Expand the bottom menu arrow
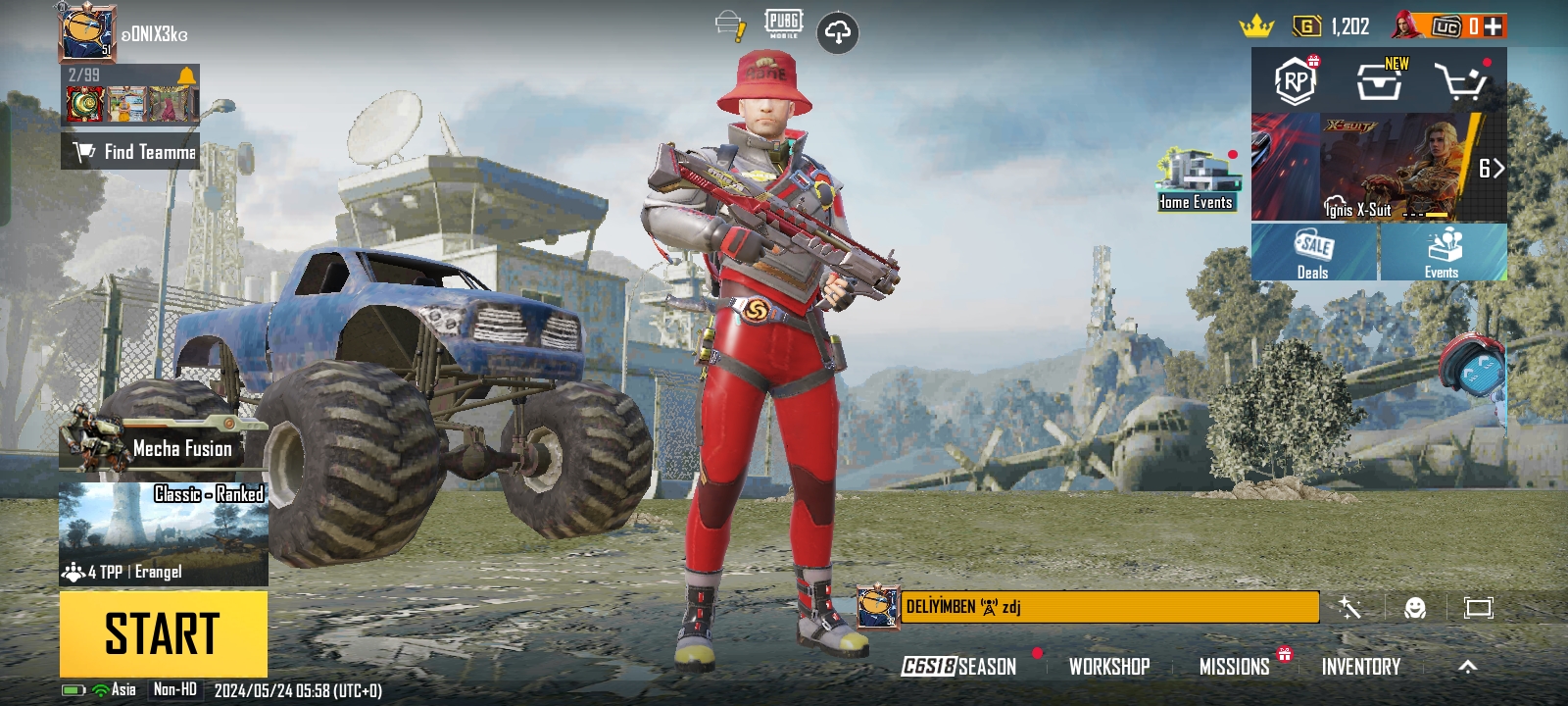 pyautogui.click(x=1467, y=667)
